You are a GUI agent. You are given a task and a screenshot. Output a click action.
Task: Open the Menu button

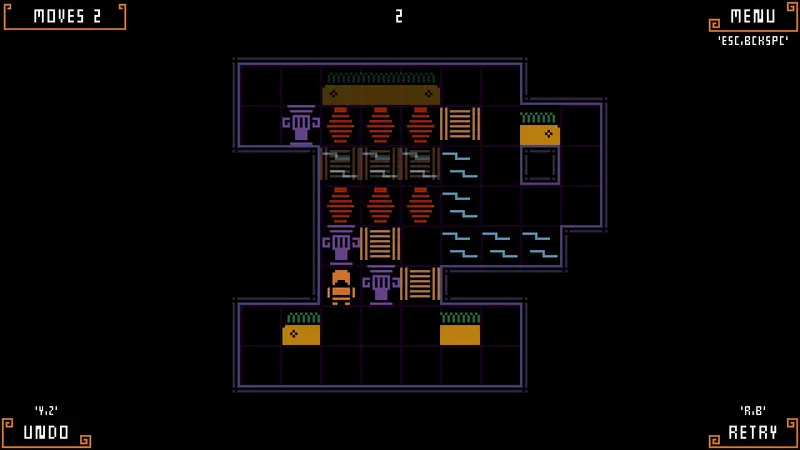coord(752,17)
